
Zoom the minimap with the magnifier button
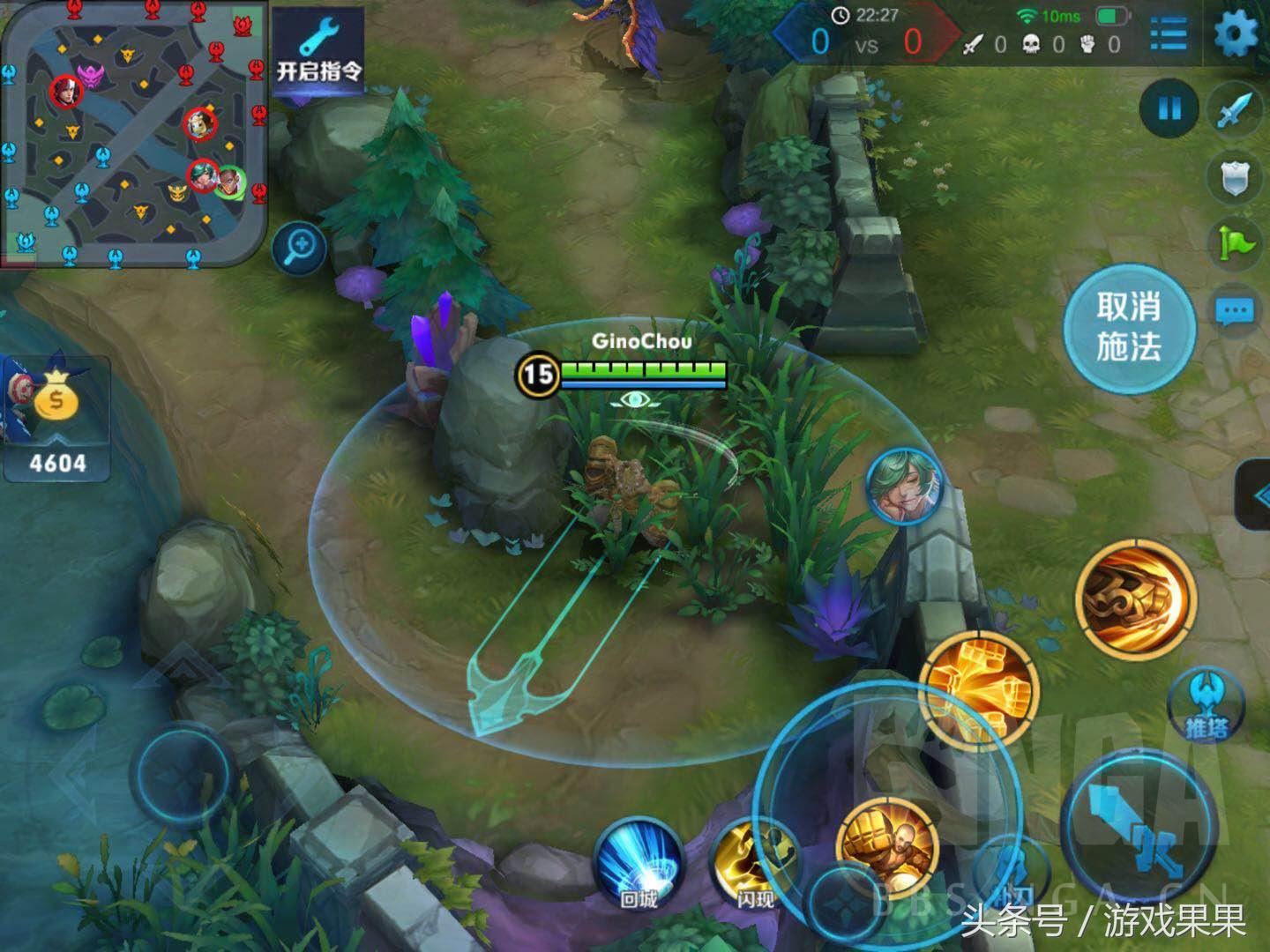tap(300, 246)
